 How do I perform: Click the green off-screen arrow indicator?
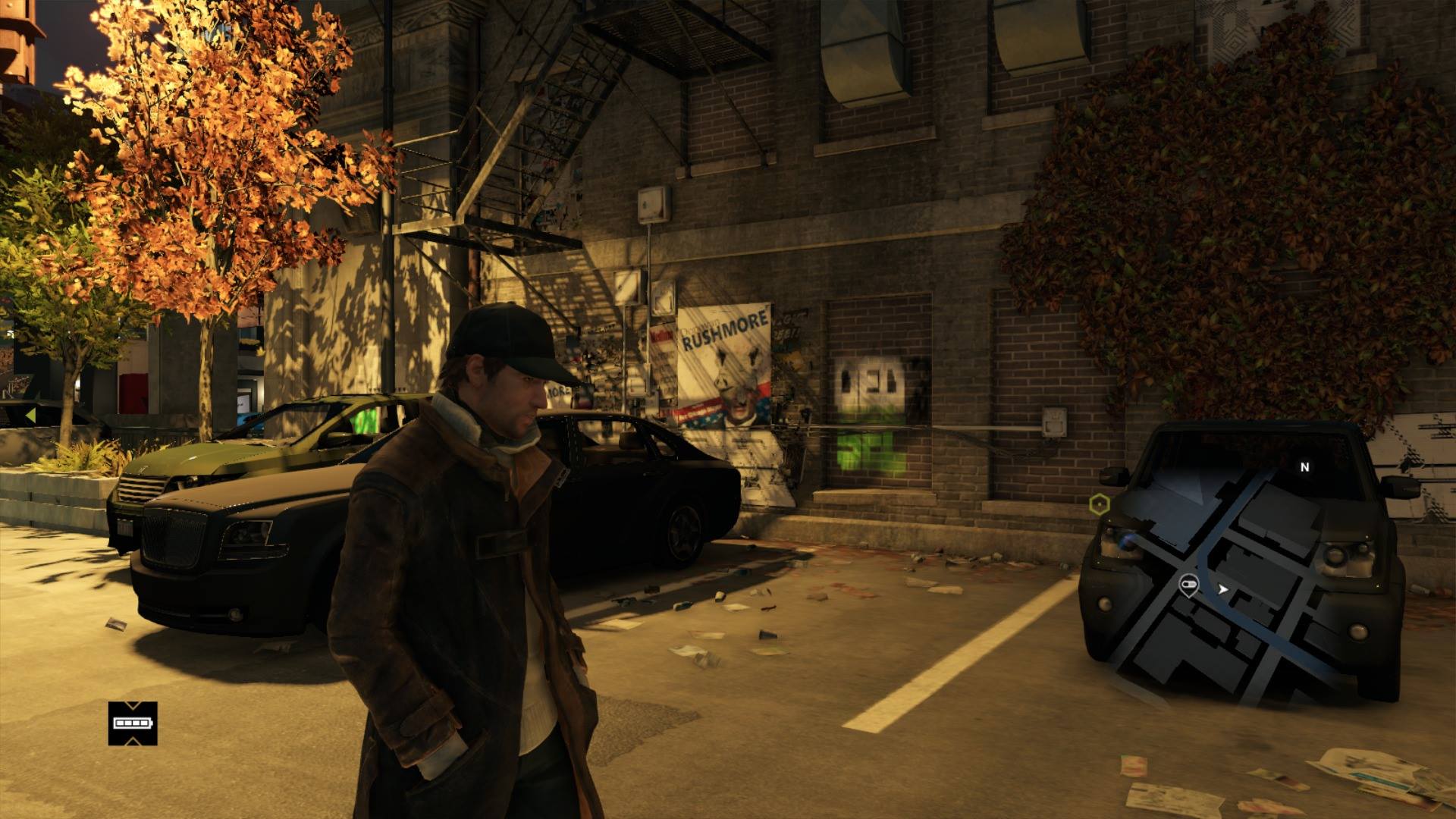tap(30, 416)
